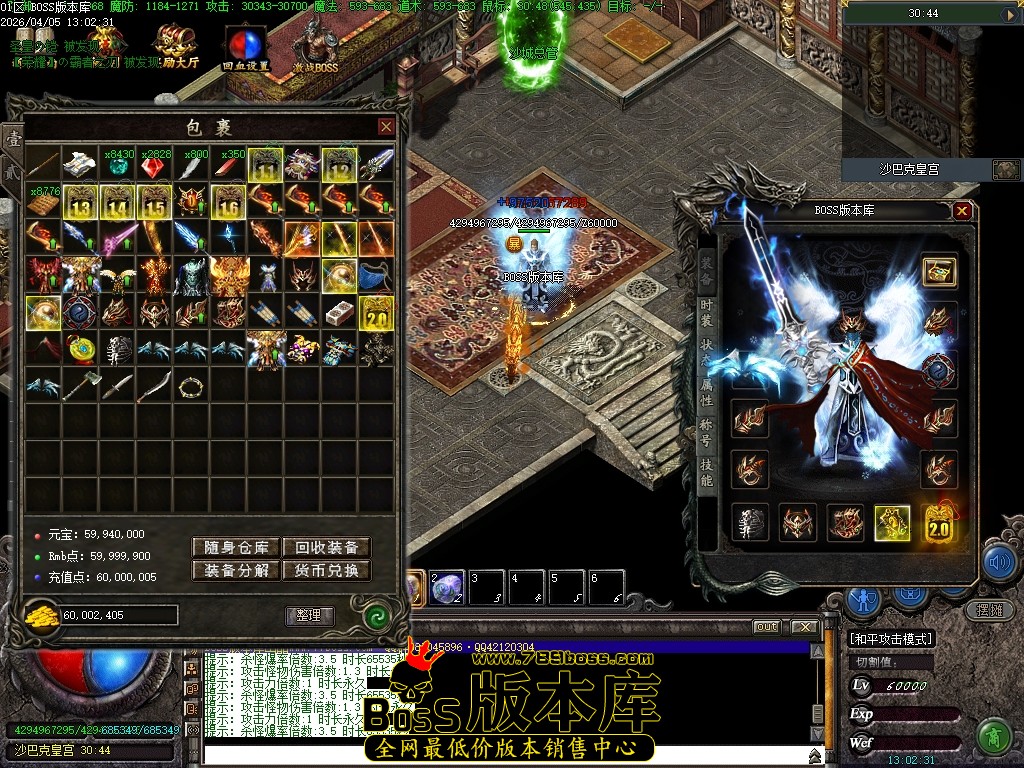Close the BOSS版本库 character panel
Screen dimensions: 1024x768
pos(961,211)
